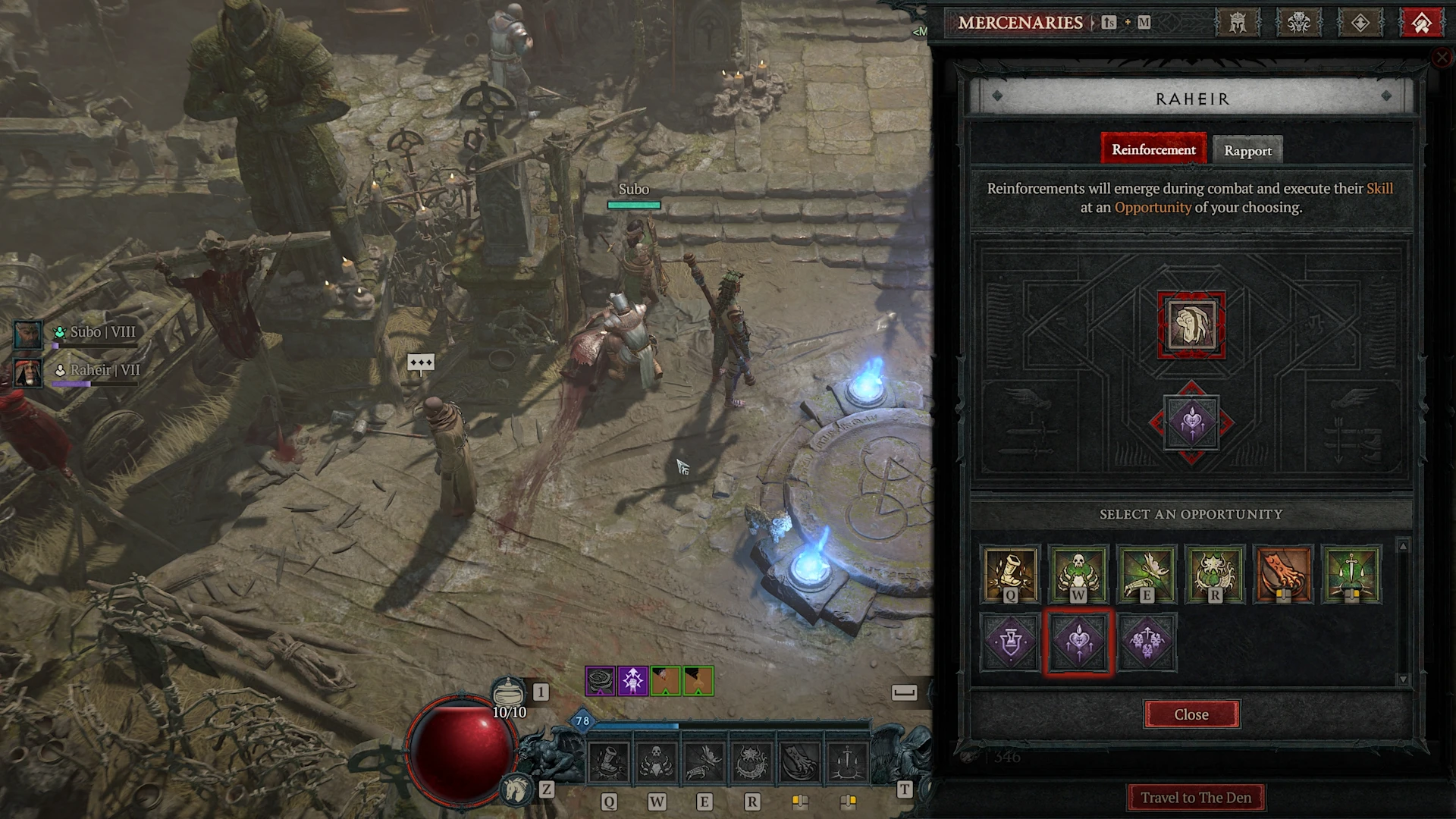Select the purple potion shield opportunity

[1010, 642]
